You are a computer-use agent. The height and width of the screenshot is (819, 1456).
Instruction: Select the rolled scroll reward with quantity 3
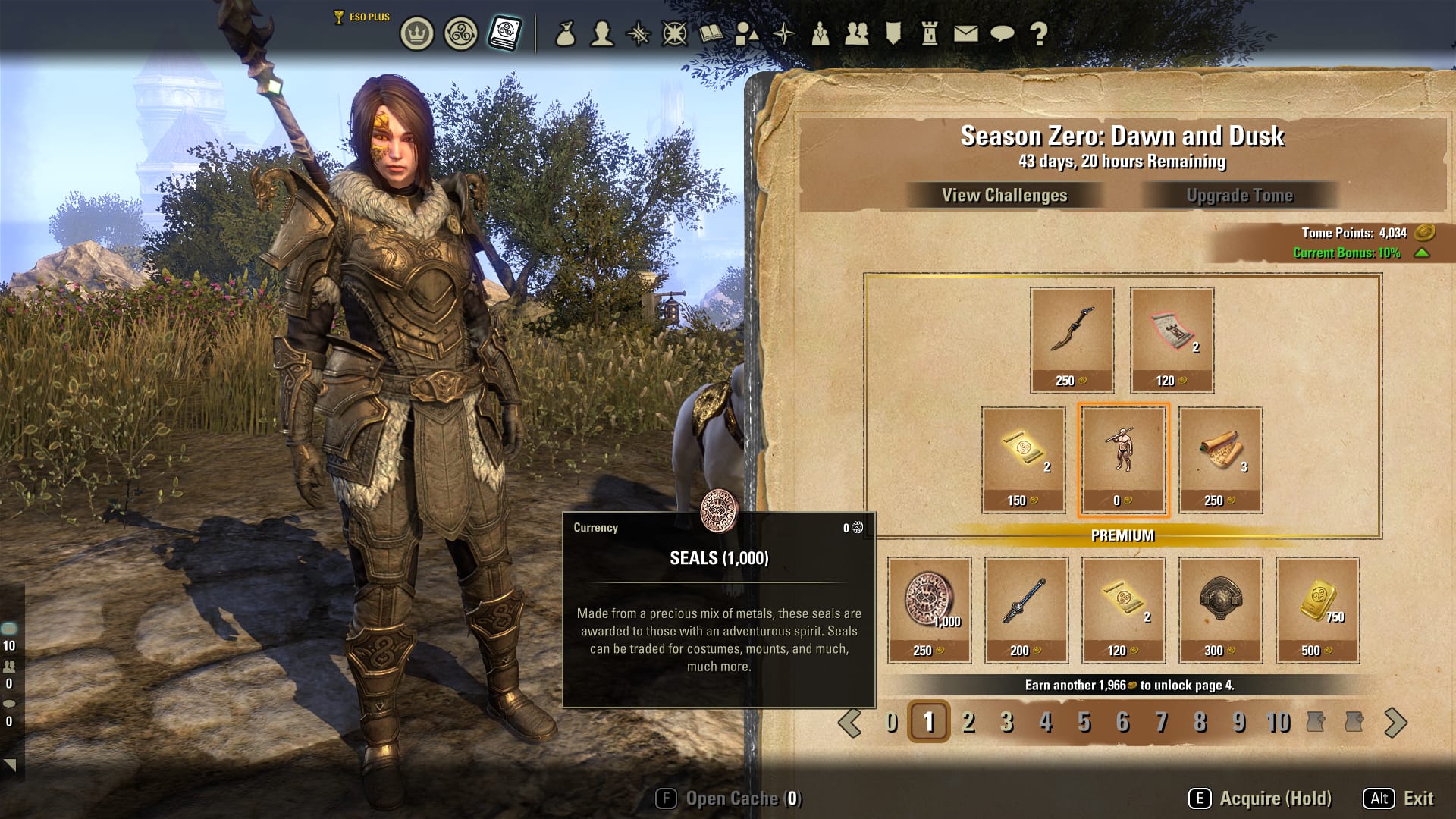click(x=1220, y=460)
